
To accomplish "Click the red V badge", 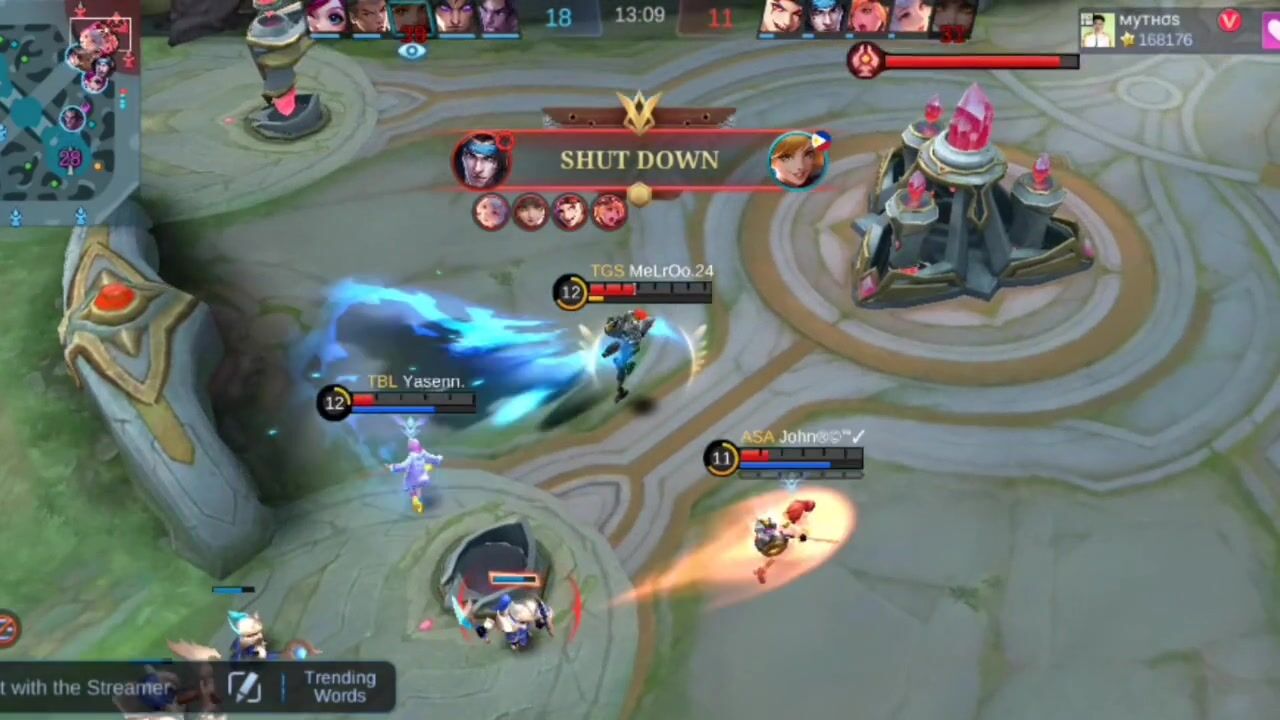I will coord(1229,21).
